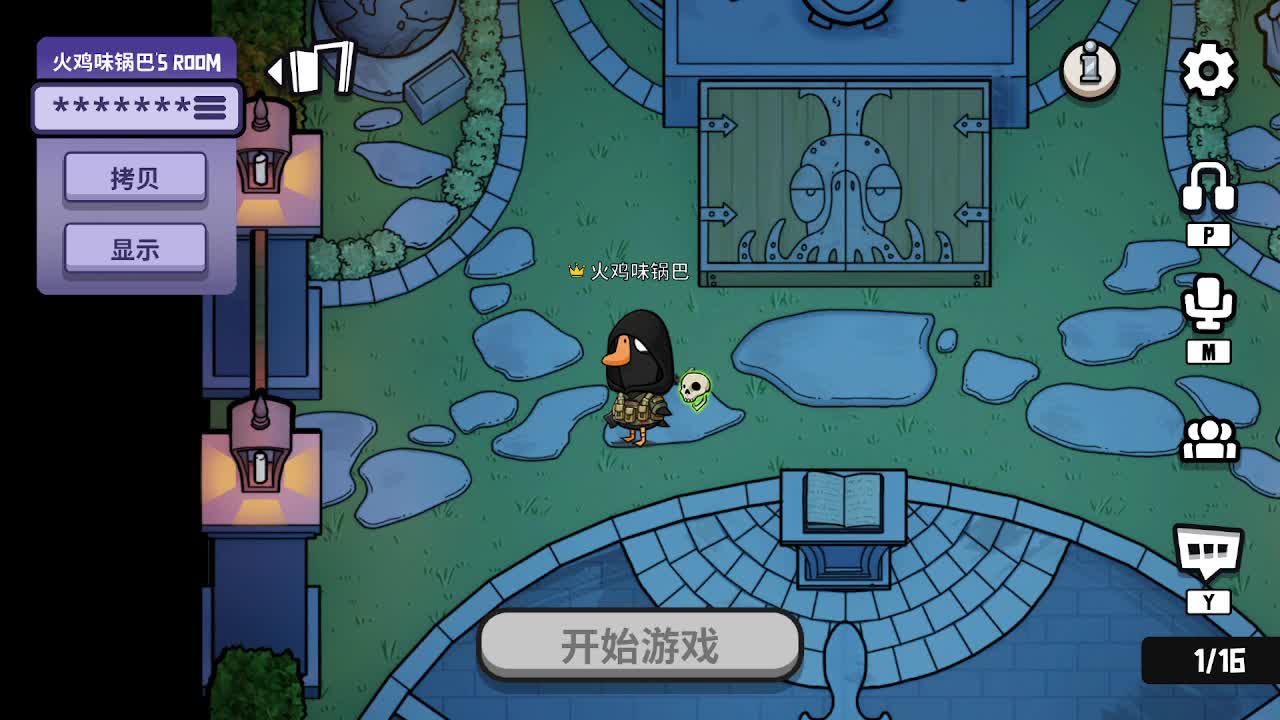Click the info icon at the top
The height and width of the screenshot is (720, 1280).
pyautogui.click(x=1089, y=68)
